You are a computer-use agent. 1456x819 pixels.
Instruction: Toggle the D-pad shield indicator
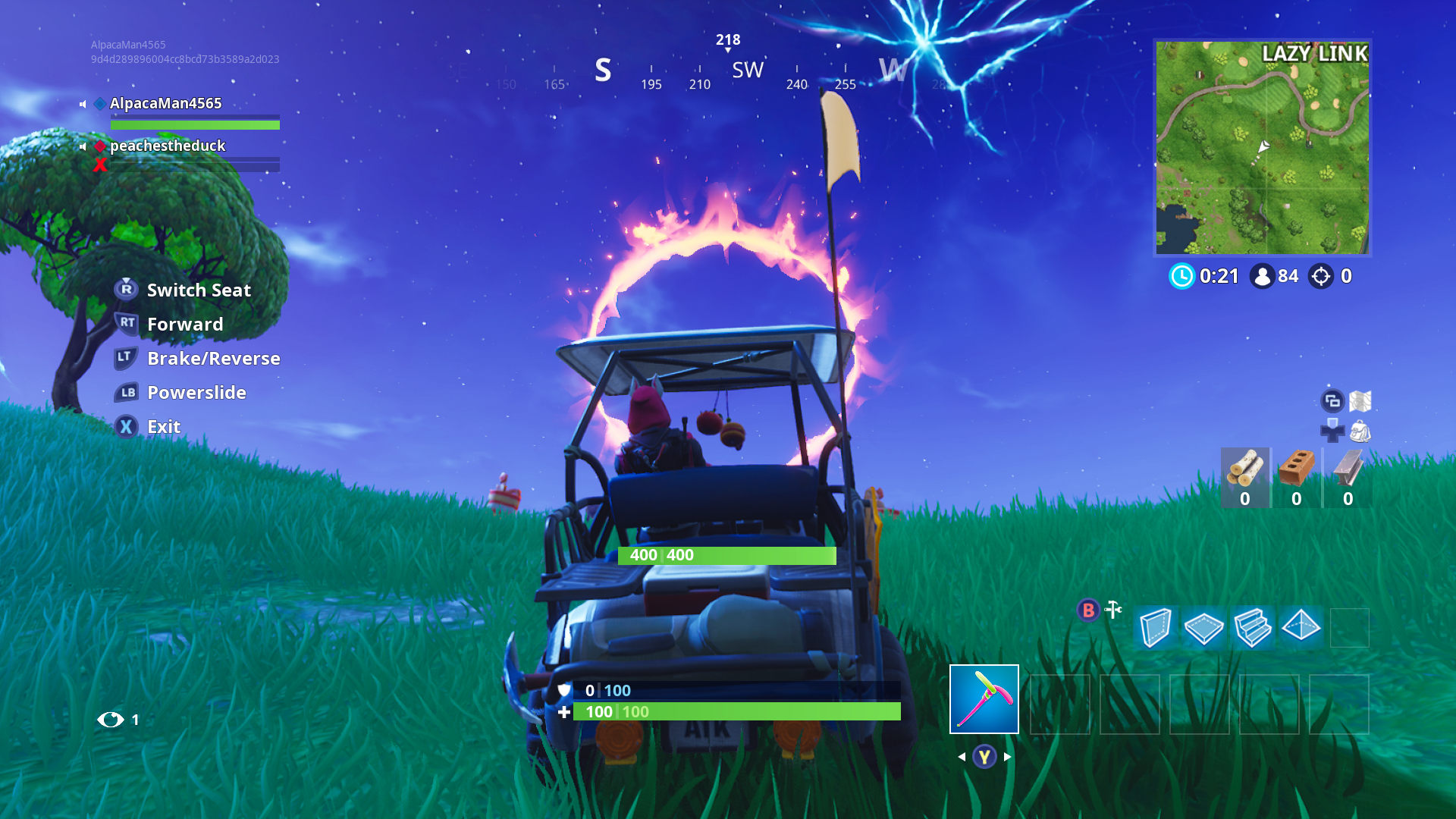pos(1332,430)
